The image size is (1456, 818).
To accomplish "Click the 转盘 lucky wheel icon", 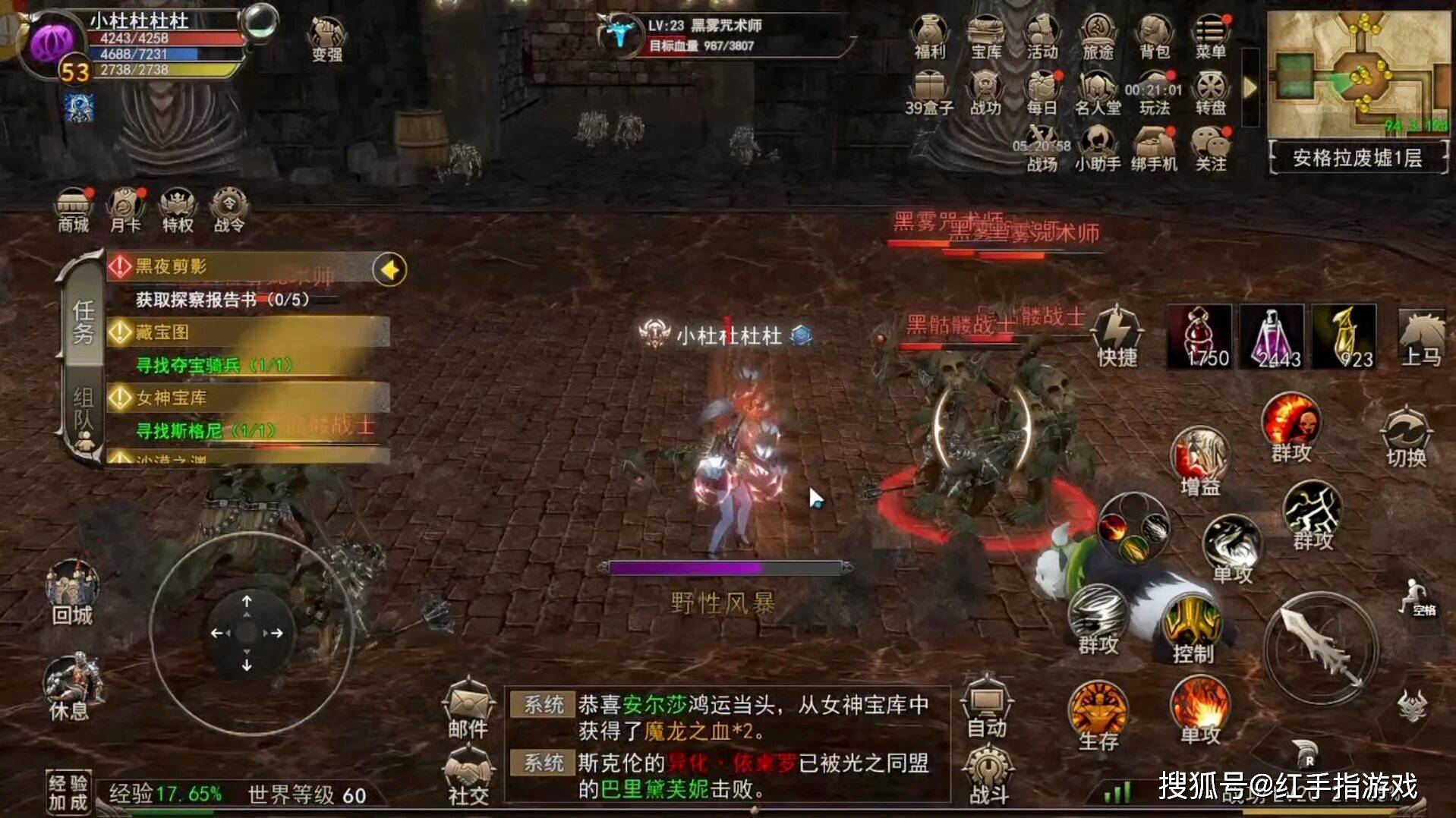I will 1210,93.
